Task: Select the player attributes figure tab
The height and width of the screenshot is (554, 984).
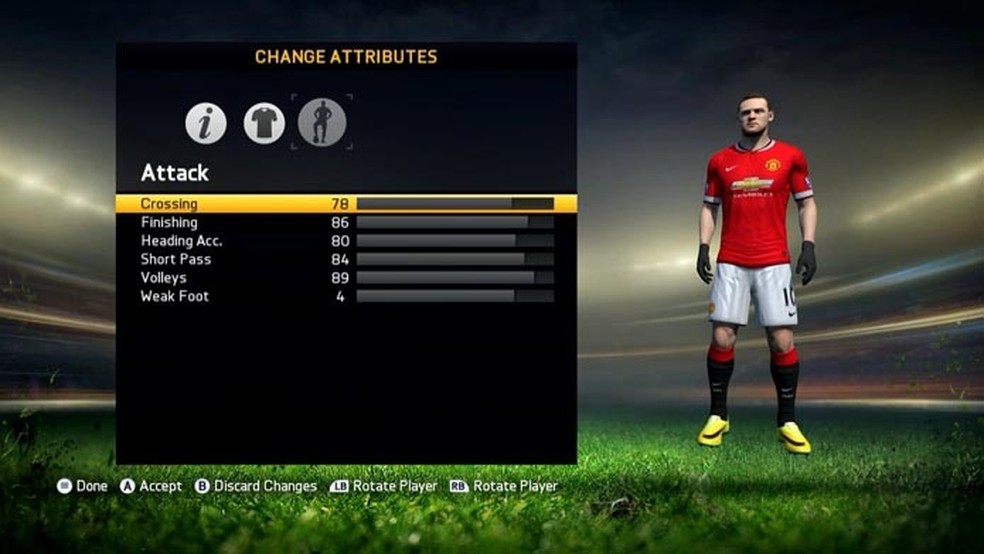Action: tap(322, 123)
